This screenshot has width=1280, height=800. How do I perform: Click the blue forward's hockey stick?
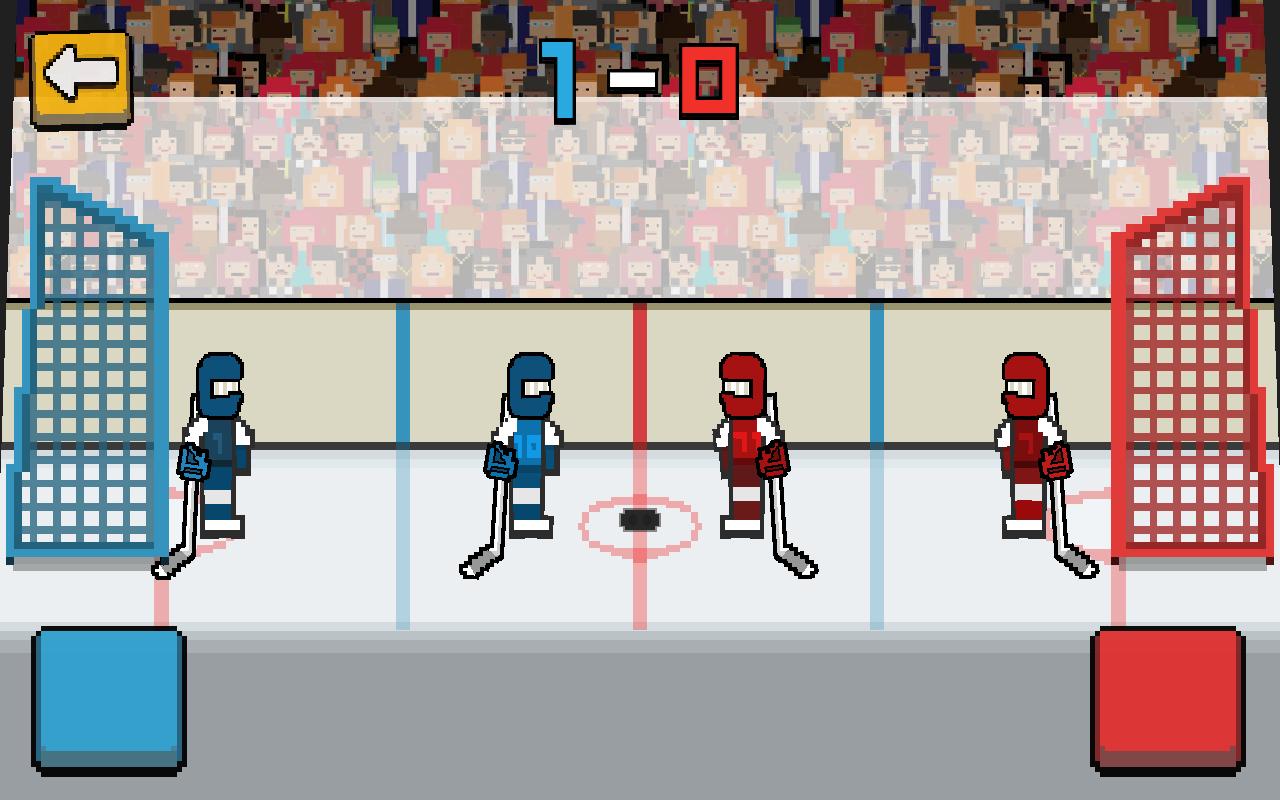(490, 520)
